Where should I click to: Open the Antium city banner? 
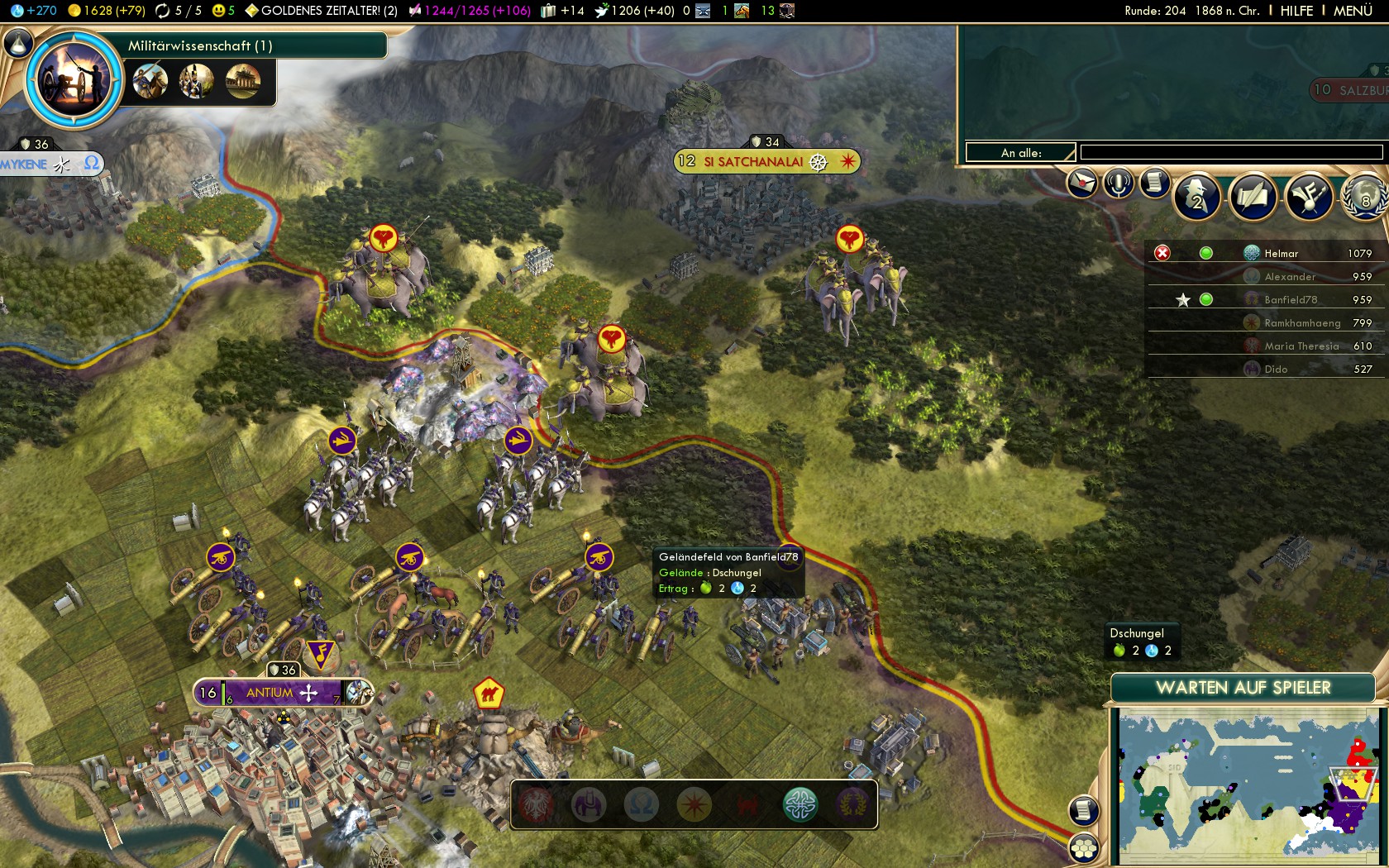coord(270,693)
